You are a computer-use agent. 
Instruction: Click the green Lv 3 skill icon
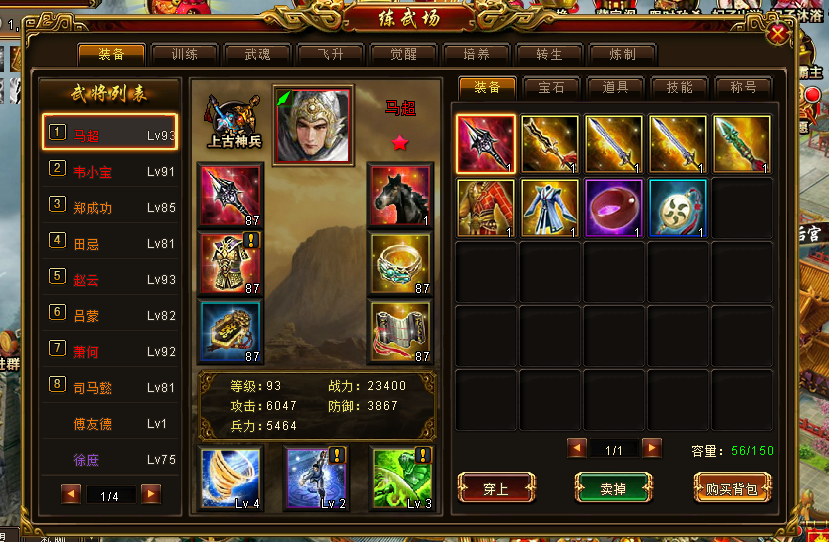point(400,476)
